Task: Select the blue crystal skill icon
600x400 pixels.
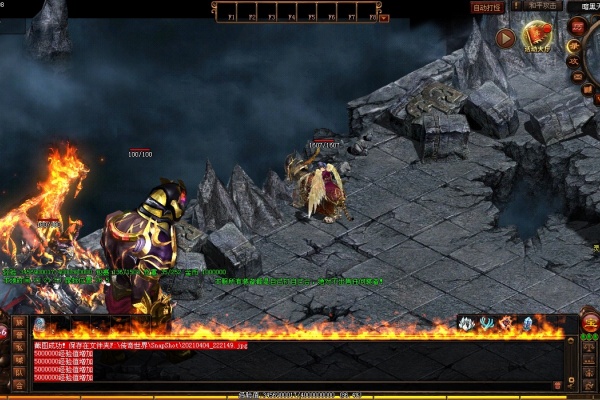Action: click(528, 323)
